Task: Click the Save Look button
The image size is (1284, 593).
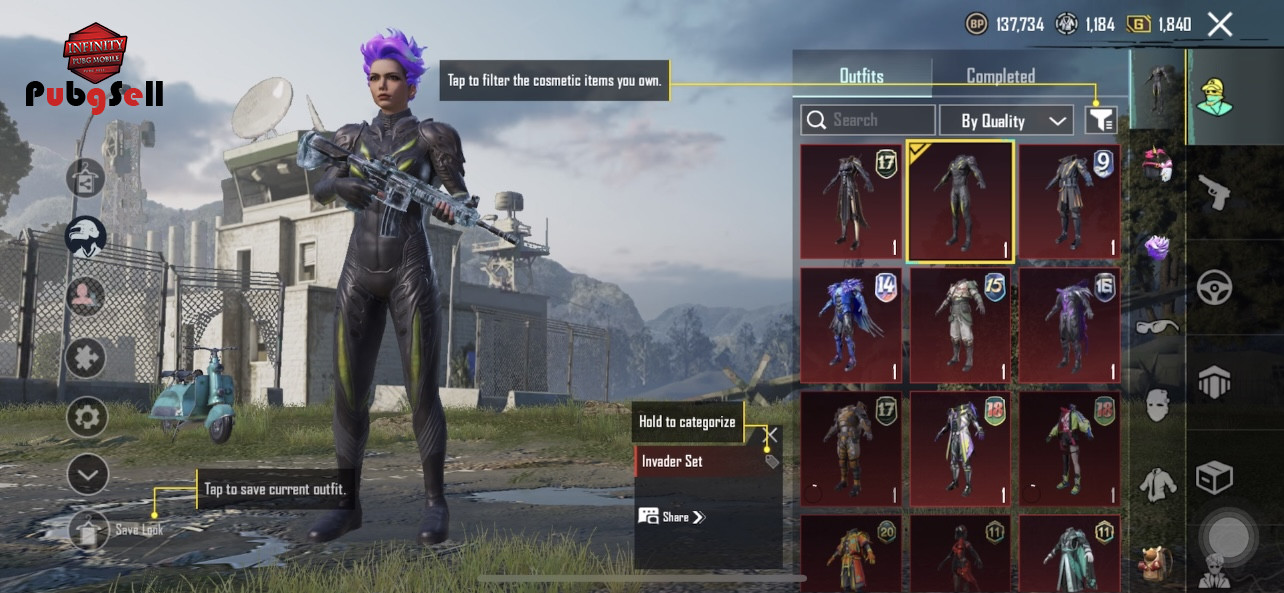Action: (x=90, y=530)
